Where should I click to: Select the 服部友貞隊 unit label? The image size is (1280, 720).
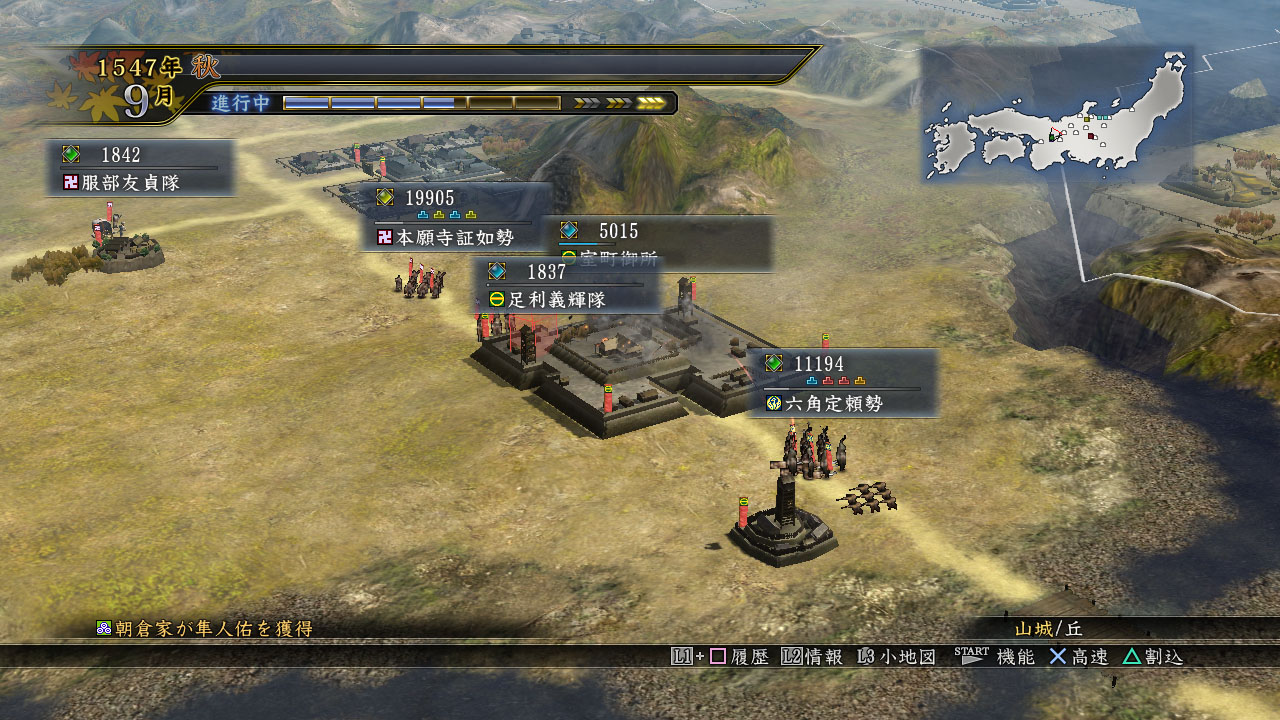pos(141,168)
